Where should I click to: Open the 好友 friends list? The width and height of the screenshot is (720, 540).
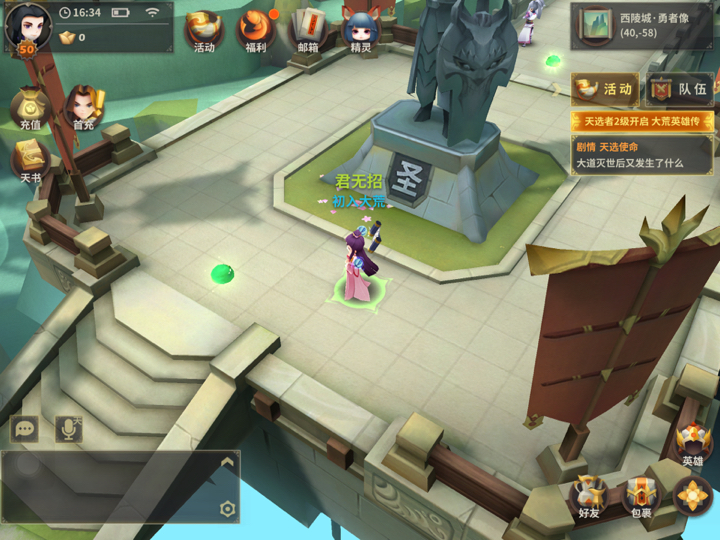coord(588,496)
